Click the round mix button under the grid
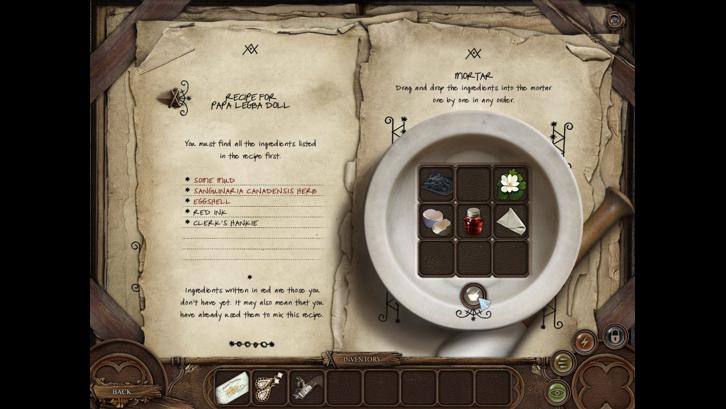726x409 pixels. [472, 295]
